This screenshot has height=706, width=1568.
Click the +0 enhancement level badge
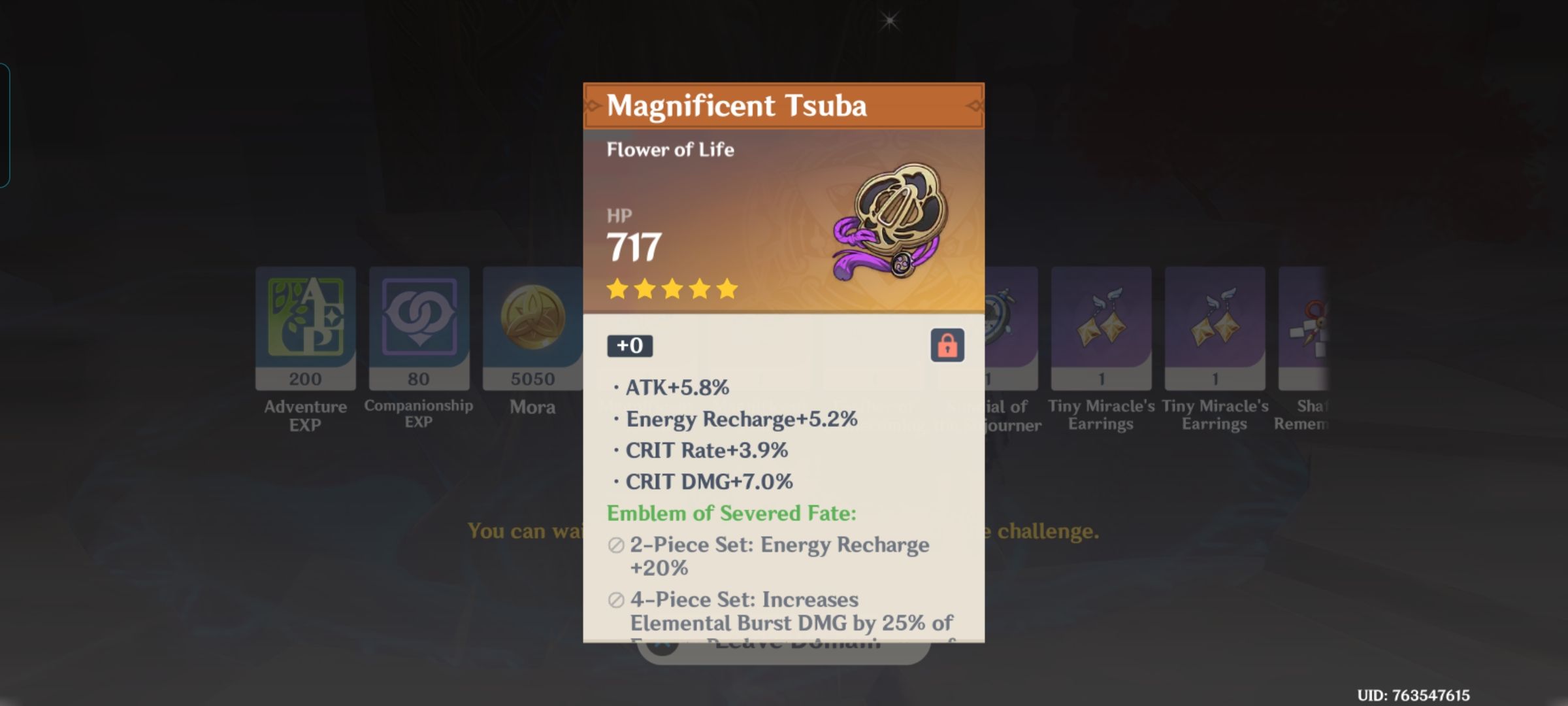click(x=630, y=346)
